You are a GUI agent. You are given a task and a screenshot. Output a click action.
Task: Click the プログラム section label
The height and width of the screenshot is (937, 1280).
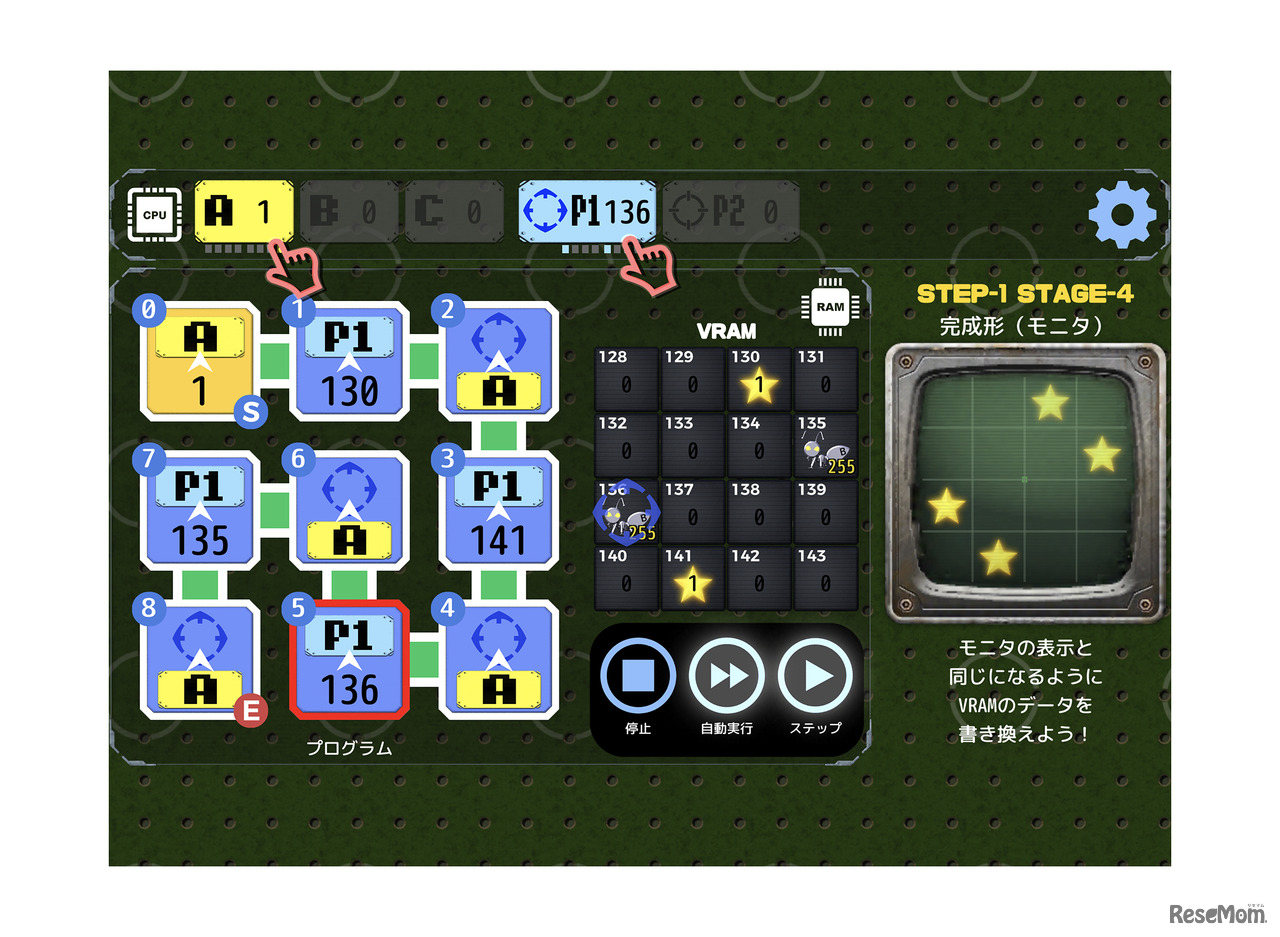[349, 746]
